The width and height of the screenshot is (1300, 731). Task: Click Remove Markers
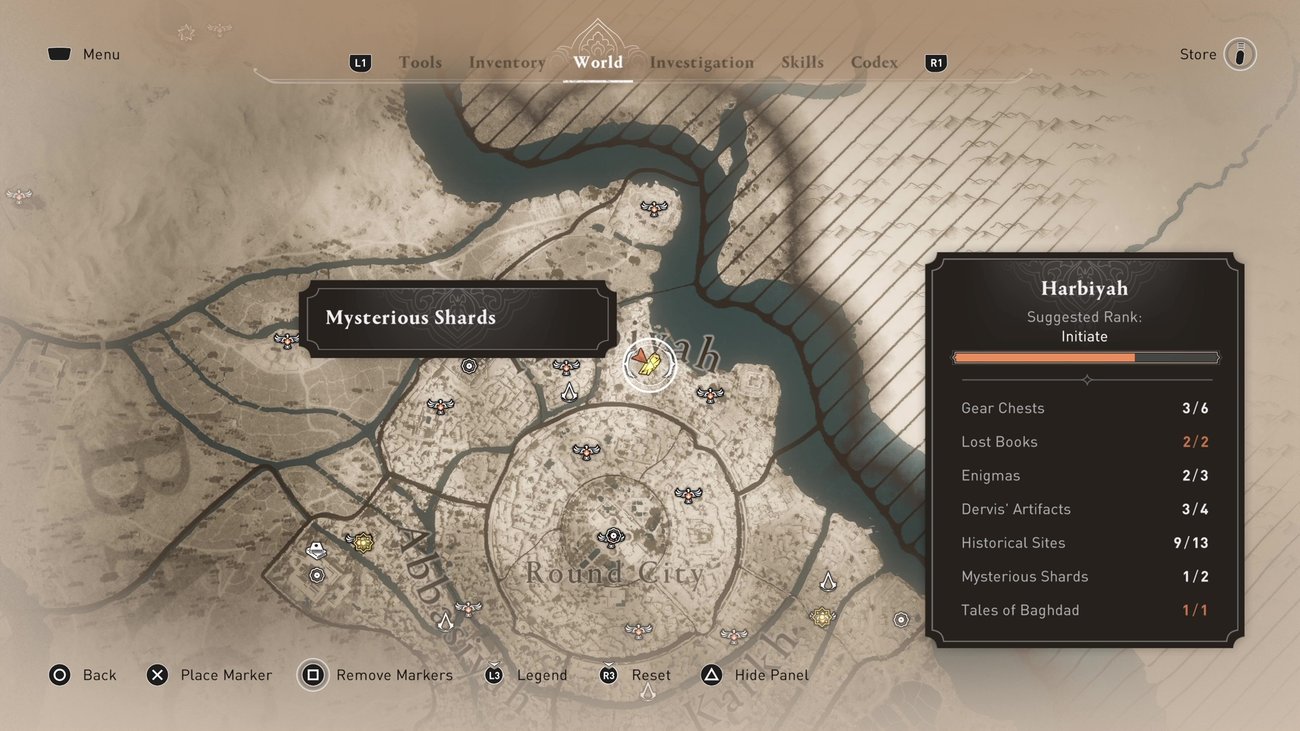(377, 675)
